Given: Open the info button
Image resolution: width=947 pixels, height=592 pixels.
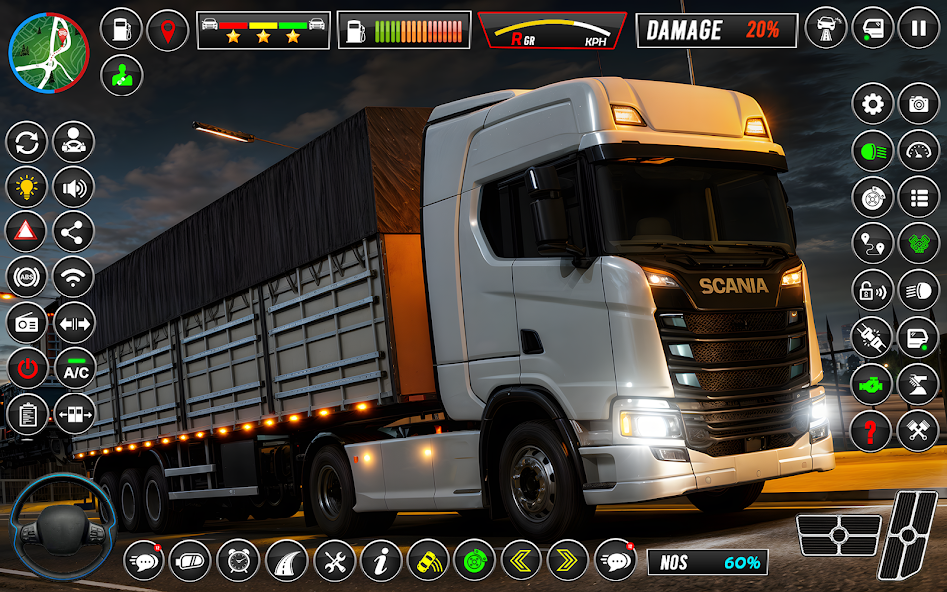Looking at the screenshot, I should 381,561.
